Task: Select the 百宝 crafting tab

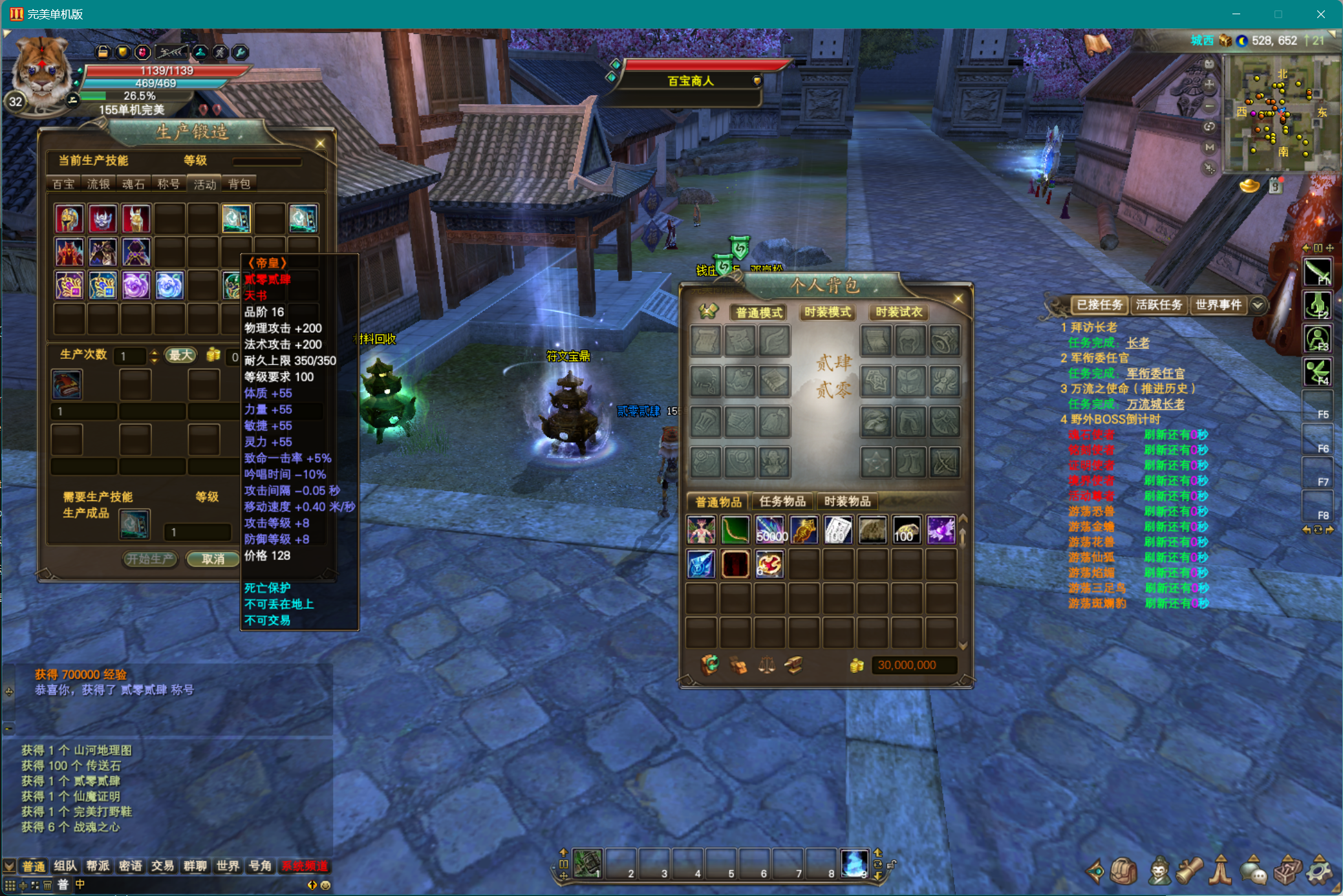Action: [x=63, y=184]
